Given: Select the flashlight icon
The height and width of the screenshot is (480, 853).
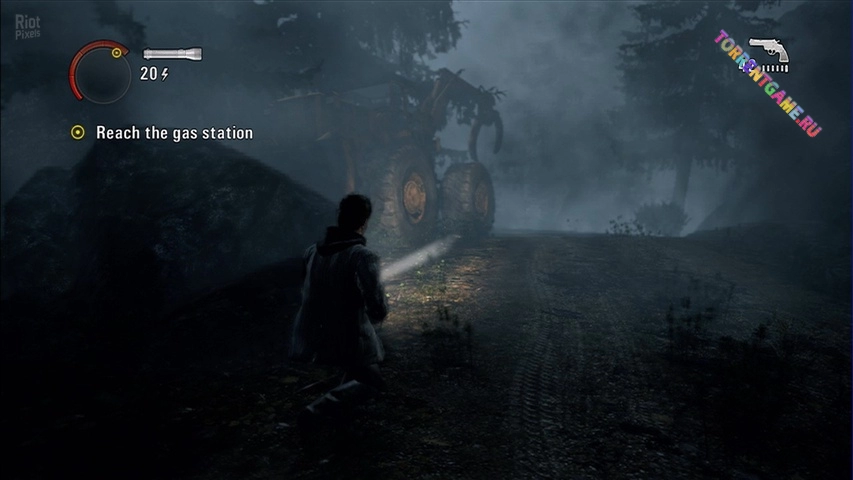Looking at the screenshot, I should [x=172, y=54].
